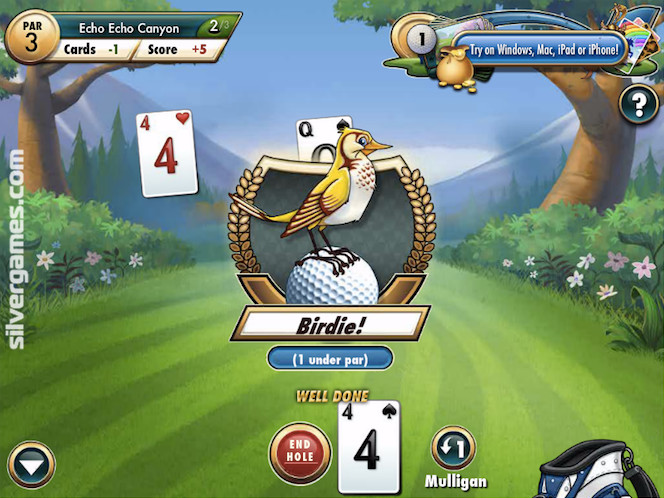This screenshot has width=664, height=498.
Task: Use the Mulligan undo button
Action: 453,448
